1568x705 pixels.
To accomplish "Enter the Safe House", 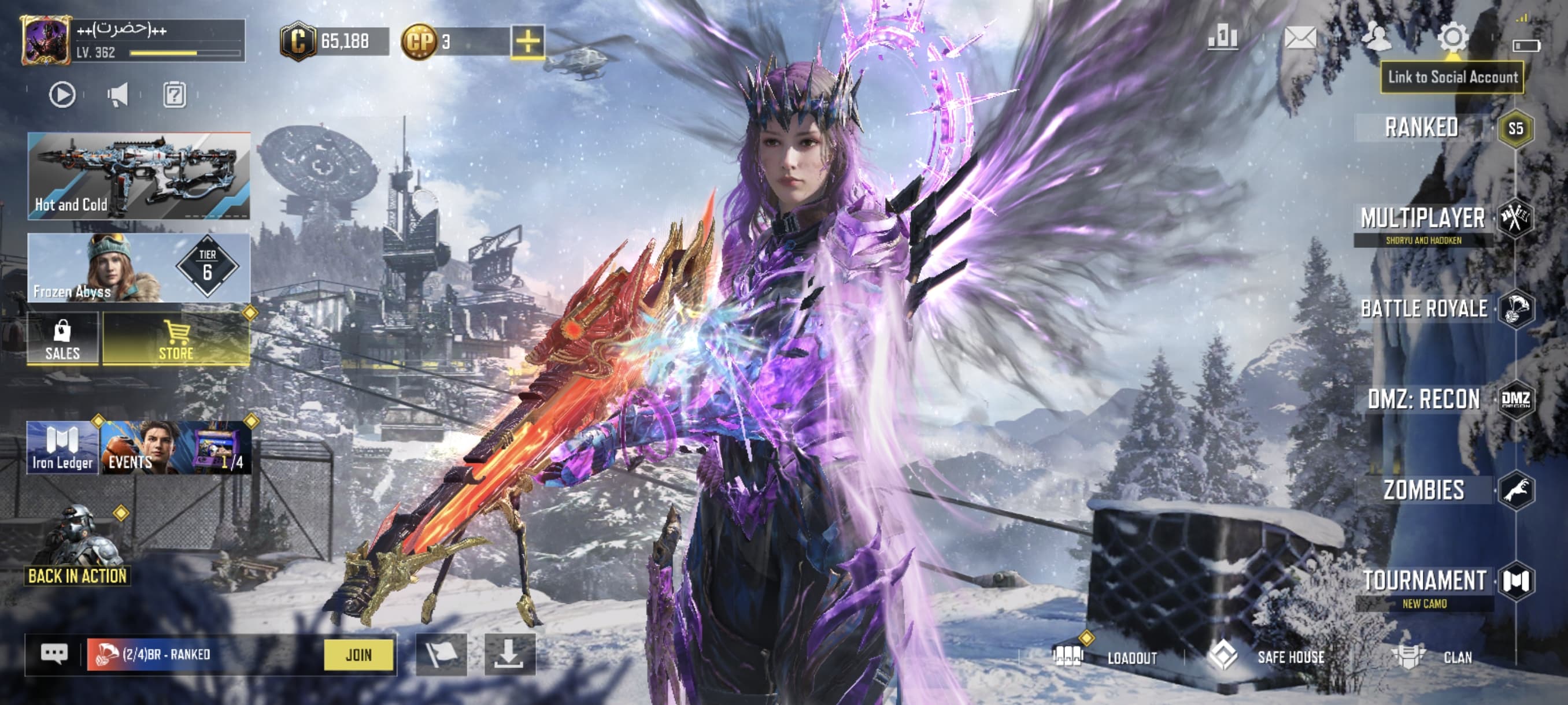I will pyautogui.click(x=1267, y=657).
